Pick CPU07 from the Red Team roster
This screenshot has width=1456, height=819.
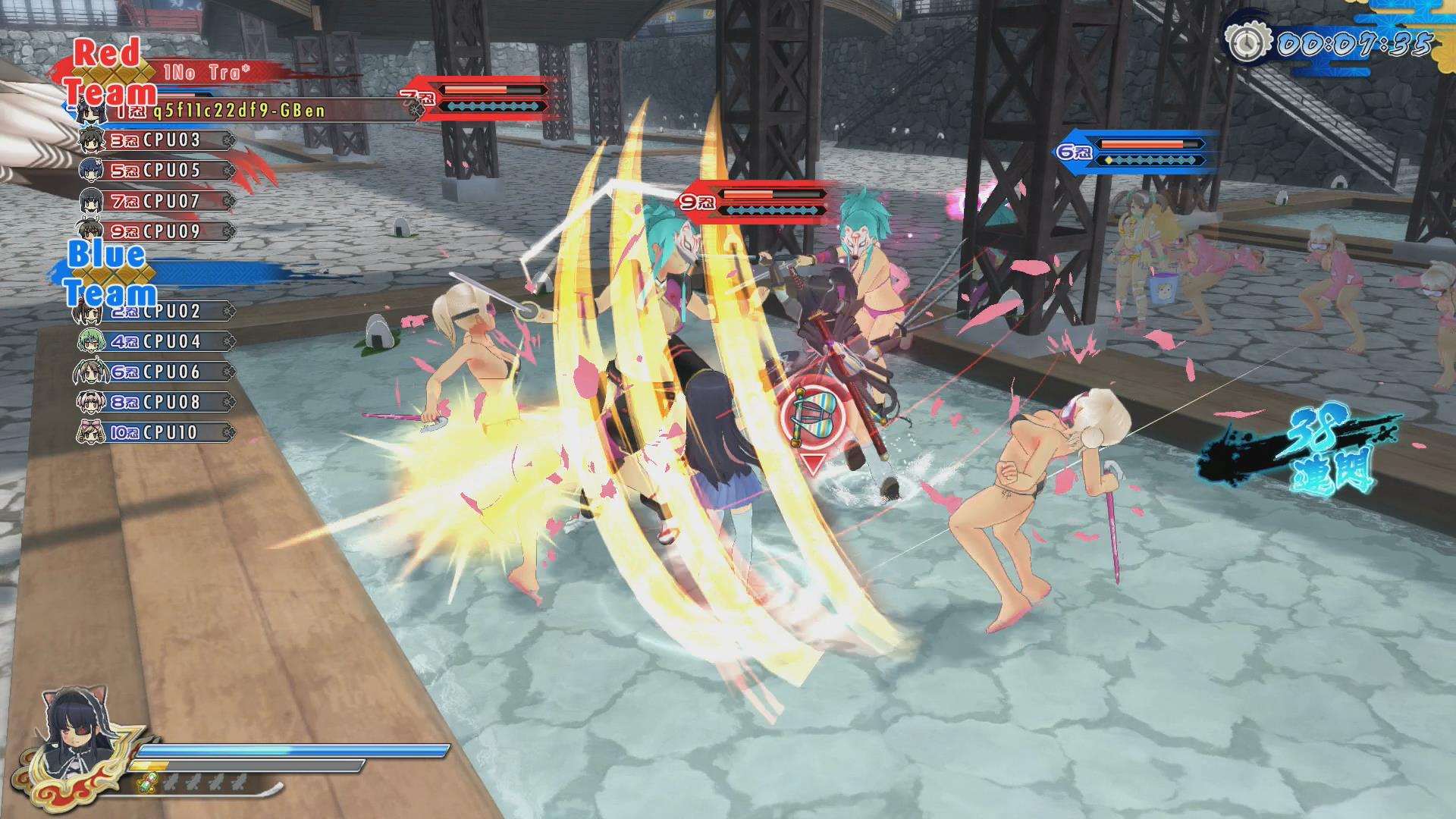(x=157, y=201)
